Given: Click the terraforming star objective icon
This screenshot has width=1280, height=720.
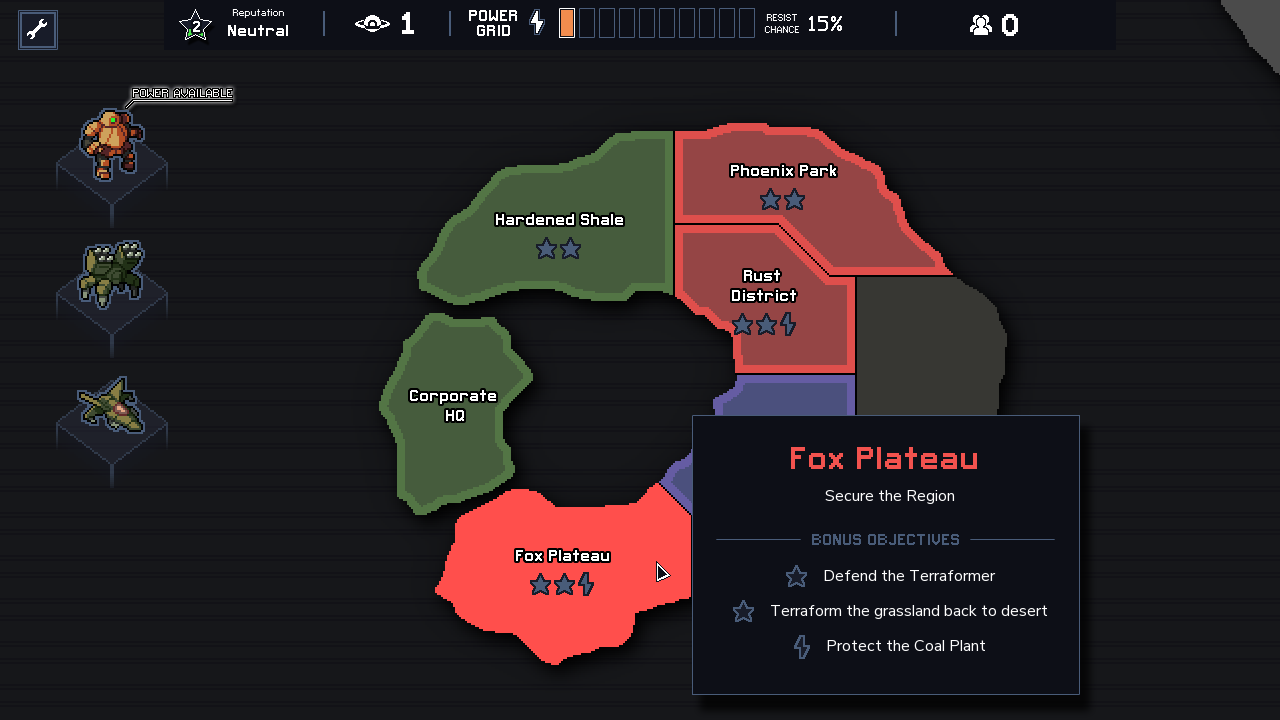Looking at the screenshot, I should pyautogui.click(x=743, y=611).
